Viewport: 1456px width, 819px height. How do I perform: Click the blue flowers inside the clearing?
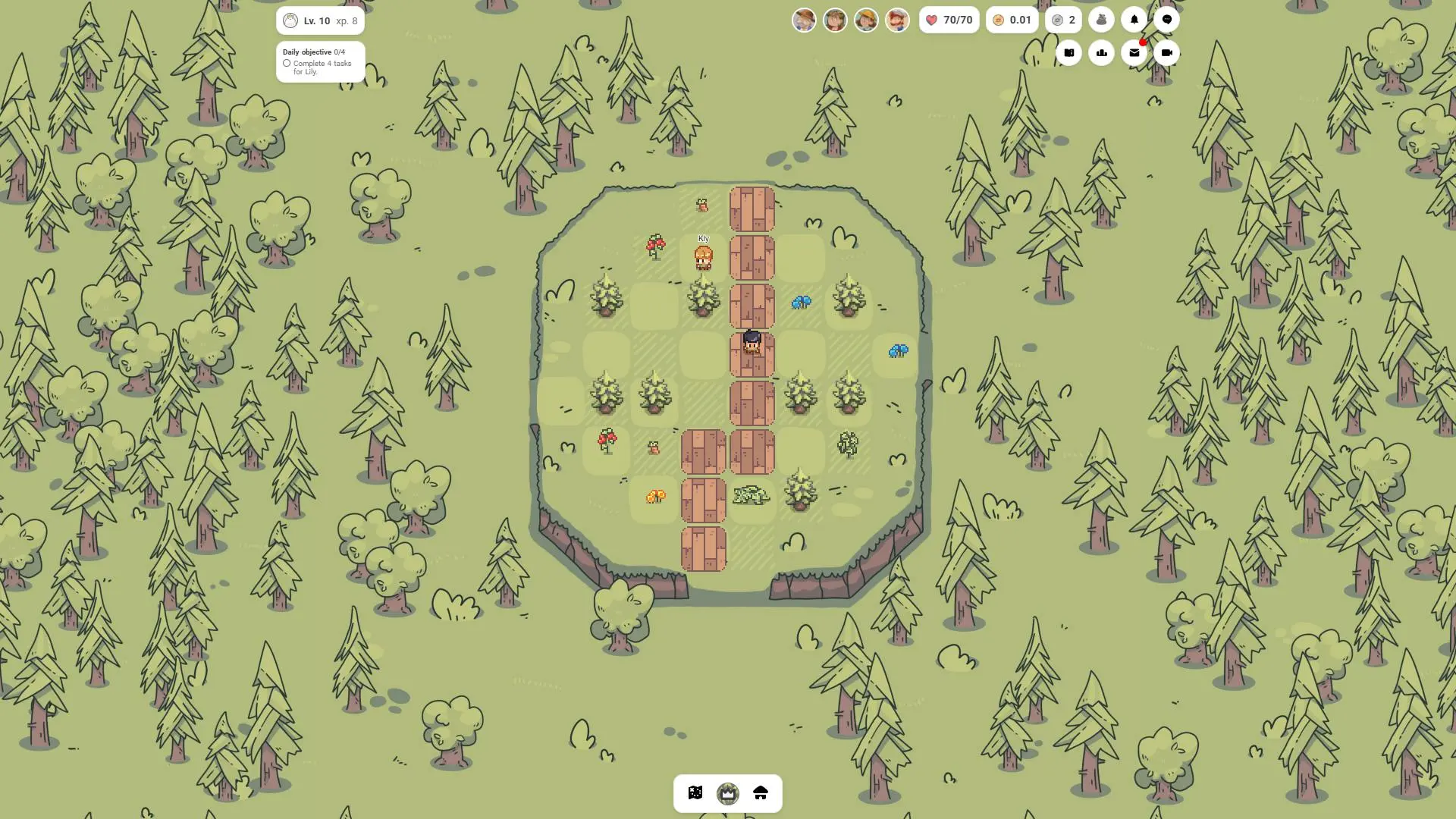click(800, 301)
